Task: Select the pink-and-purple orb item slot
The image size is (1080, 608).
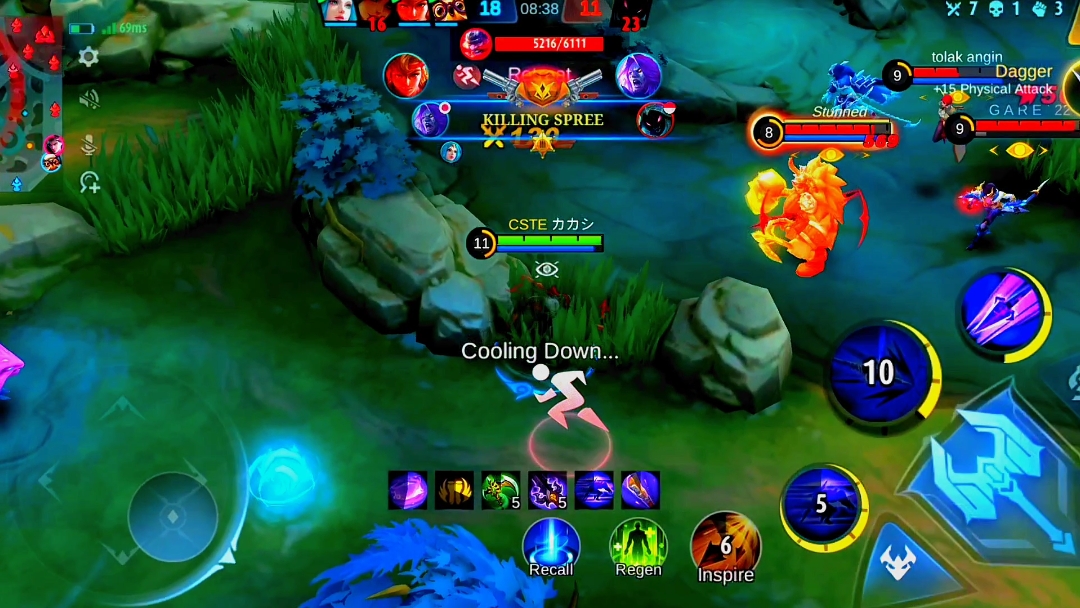Action: coord(407,490)
